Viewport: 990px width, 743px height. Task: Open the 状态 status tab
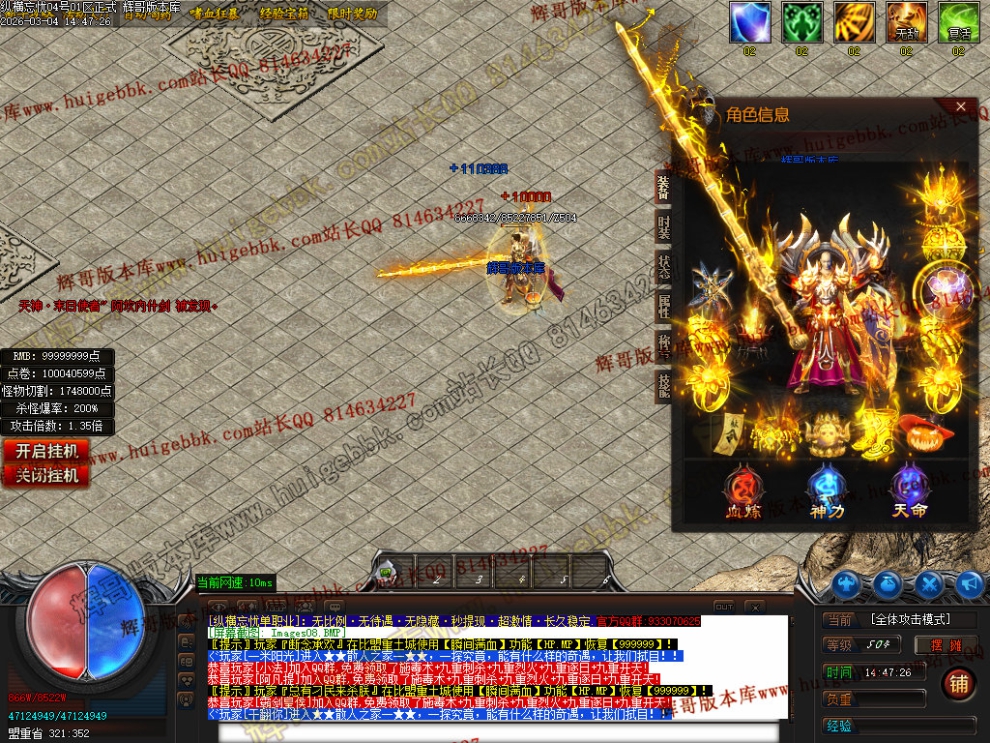(x=663, y=266)
